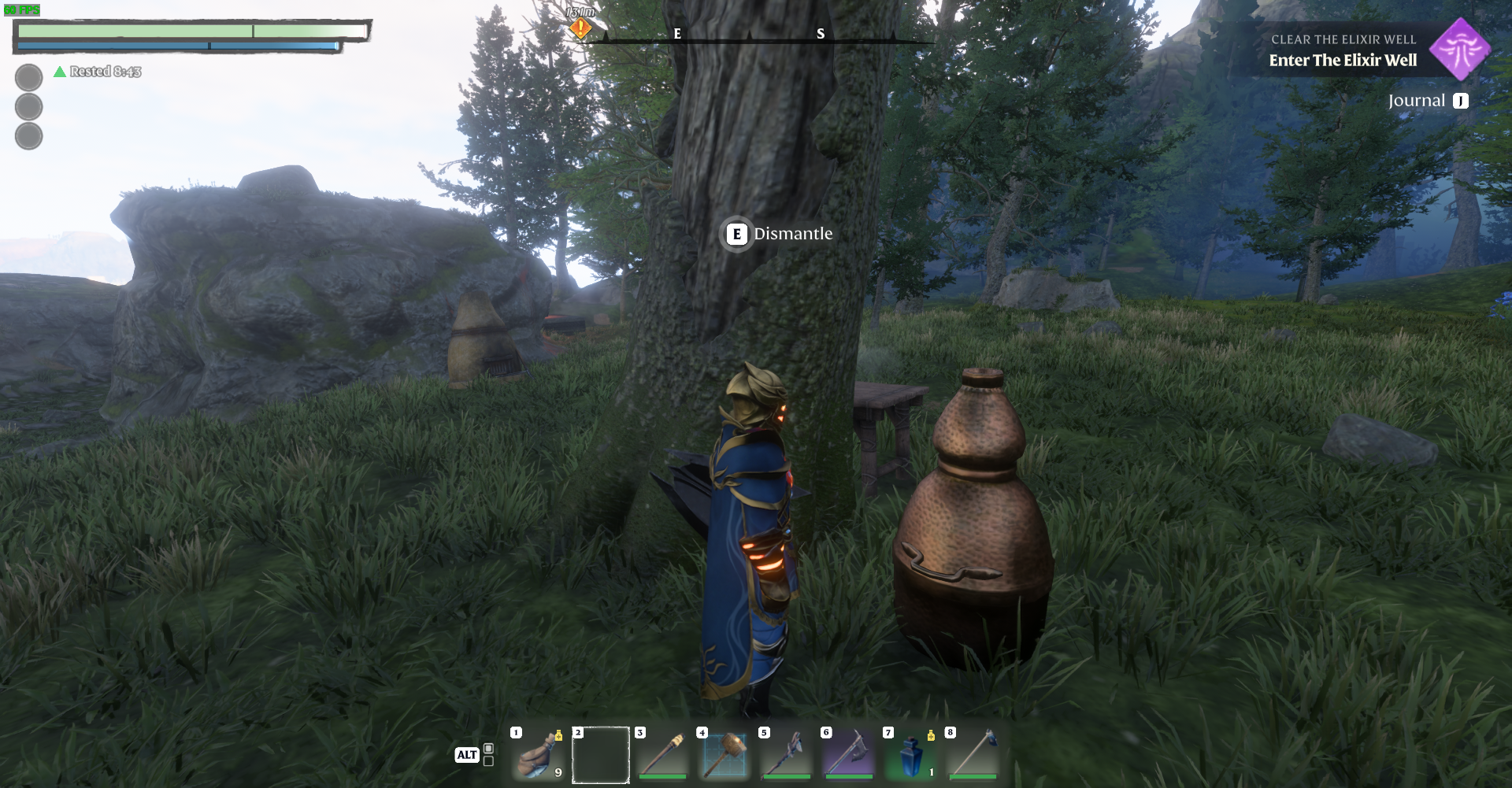Image resolution: width=1512 pixels, height=788 pixels.
Task: Equip the staff in hotbar slot 5
Action: click(787, 755)
